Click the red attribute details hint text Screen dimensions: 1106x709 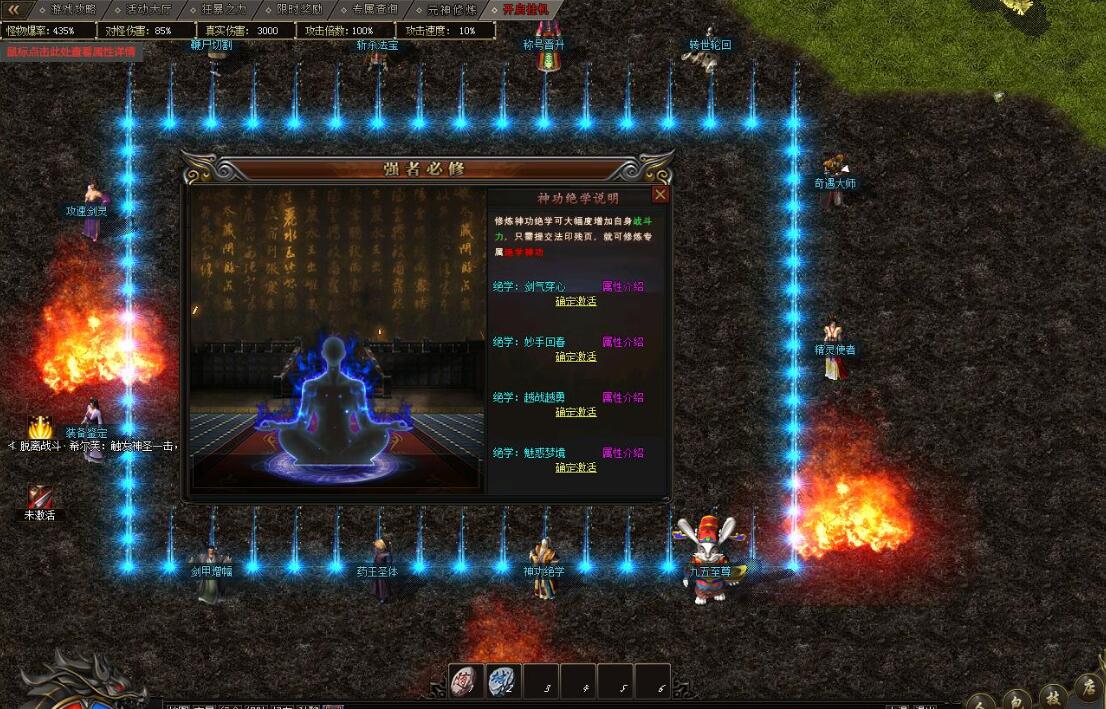pos(70,51)
